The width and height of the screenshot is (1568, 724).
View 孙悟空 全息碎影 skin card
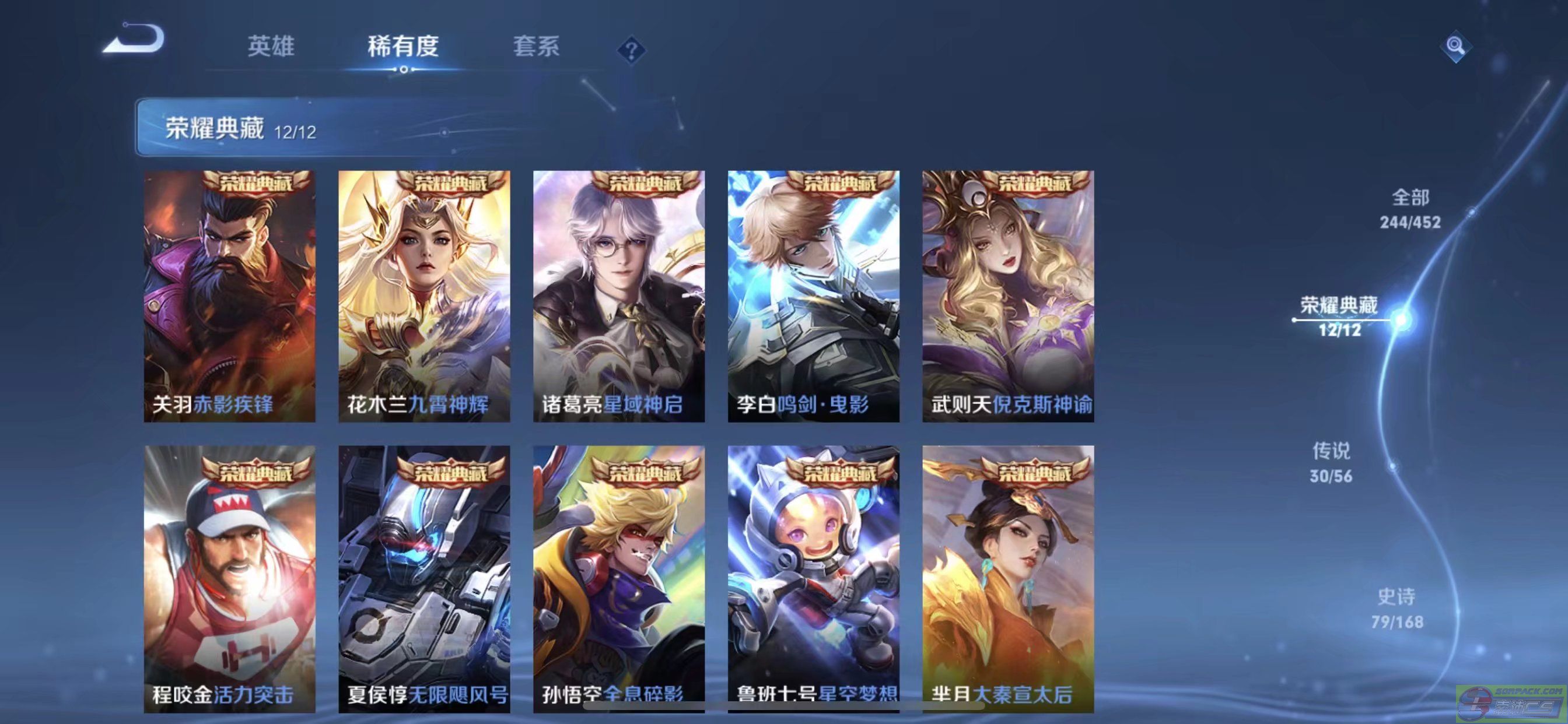pyautogui.click(x=619, y=578)
